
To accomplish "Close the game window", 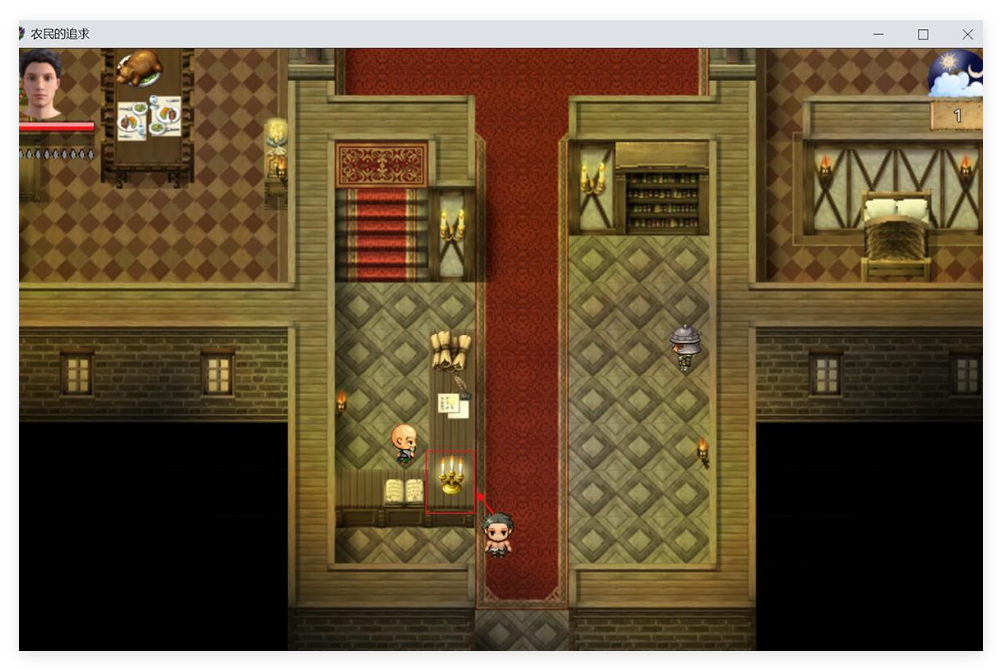I will tap(967, 34).
